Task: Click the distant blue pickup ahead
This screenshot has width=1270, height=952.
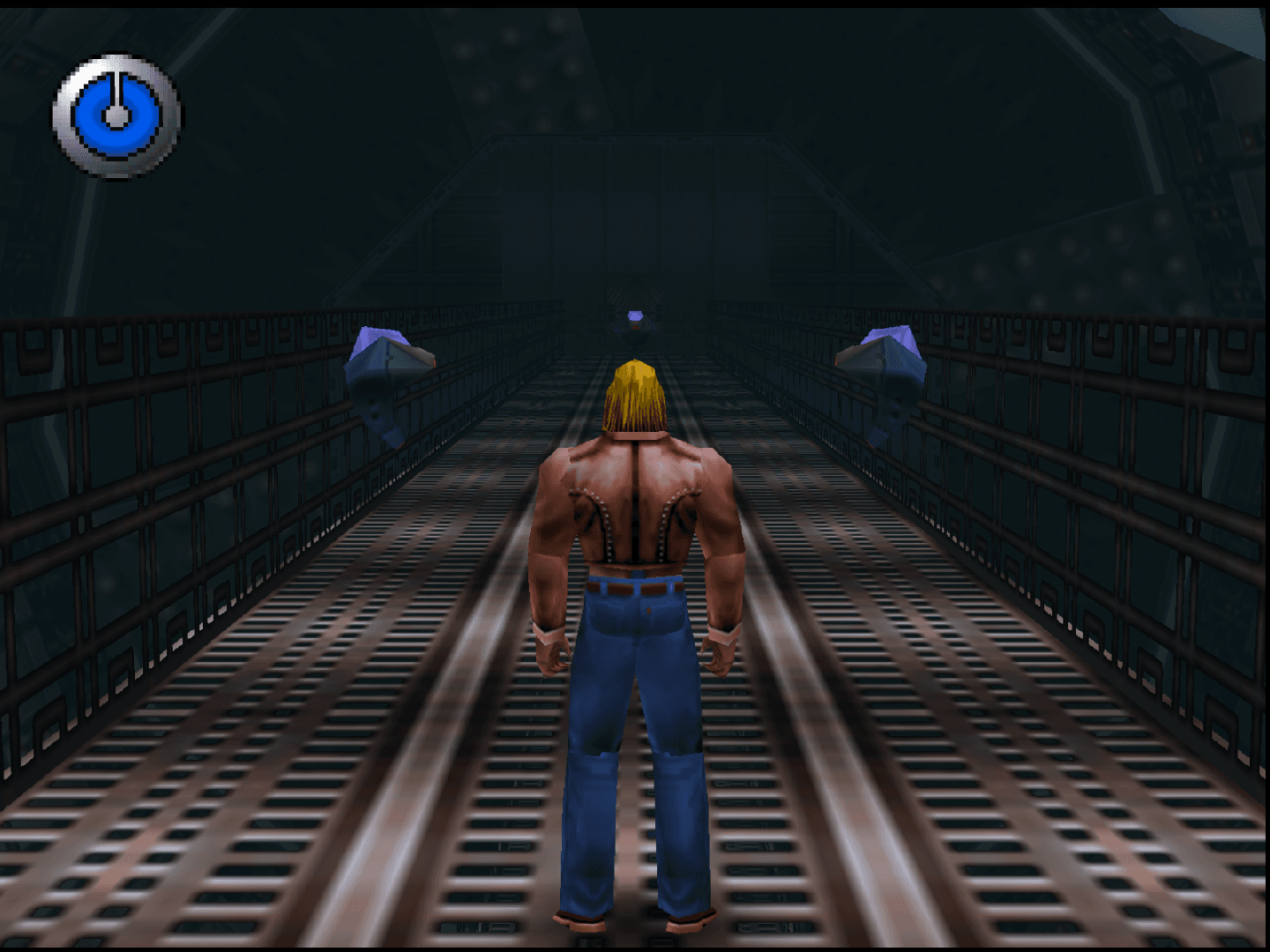Action: click(x=637, y=316)
